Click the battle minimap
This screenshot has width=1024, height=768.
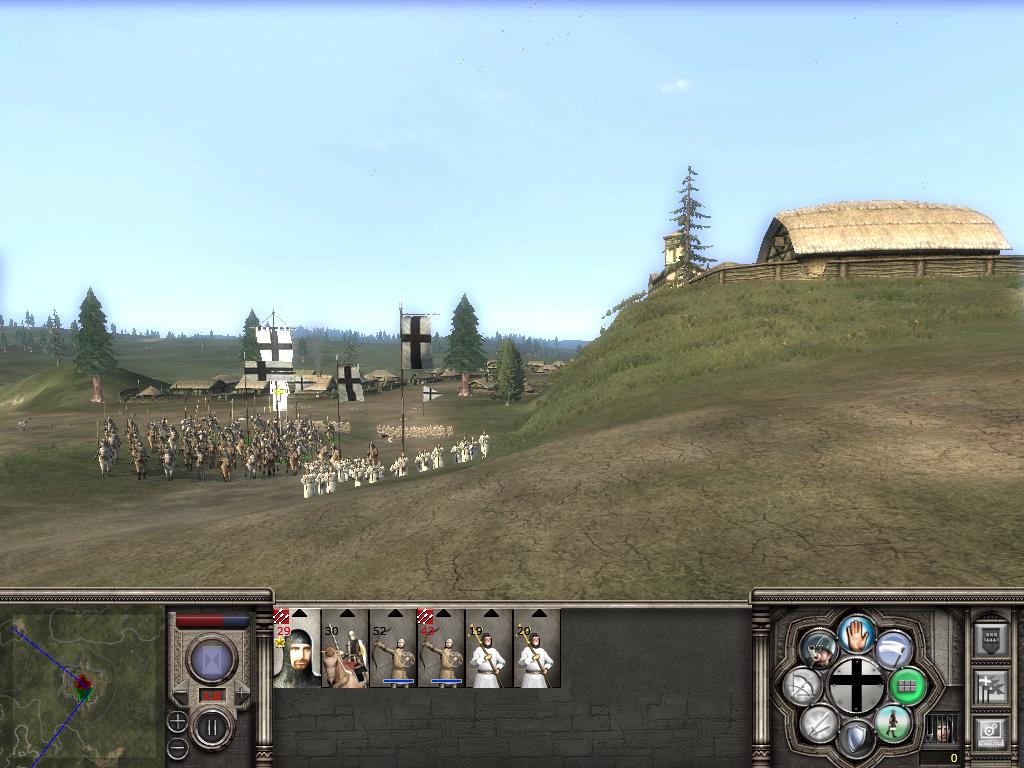point(82,686)
